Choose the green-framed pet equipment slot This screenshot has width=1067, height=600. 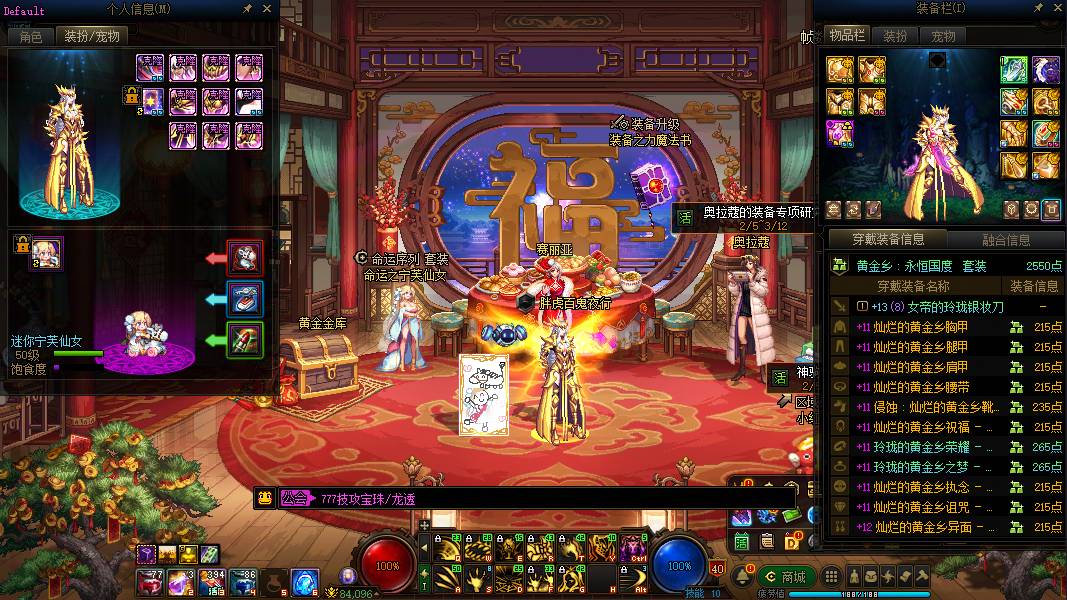click(245, 339)
